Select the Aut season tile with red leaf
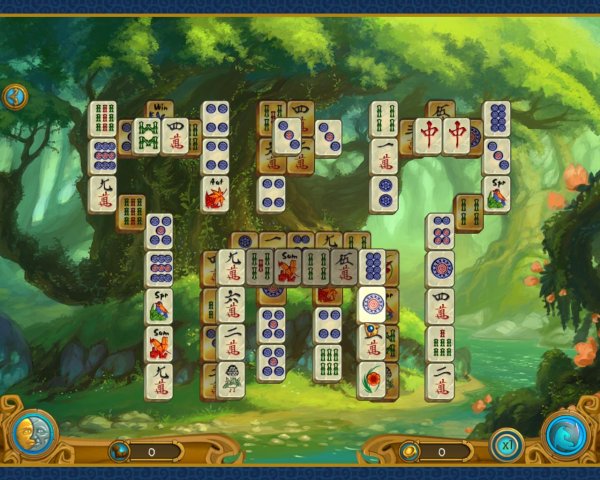Image resolution: width=600 pixels, height=480 pixels. 215,195
